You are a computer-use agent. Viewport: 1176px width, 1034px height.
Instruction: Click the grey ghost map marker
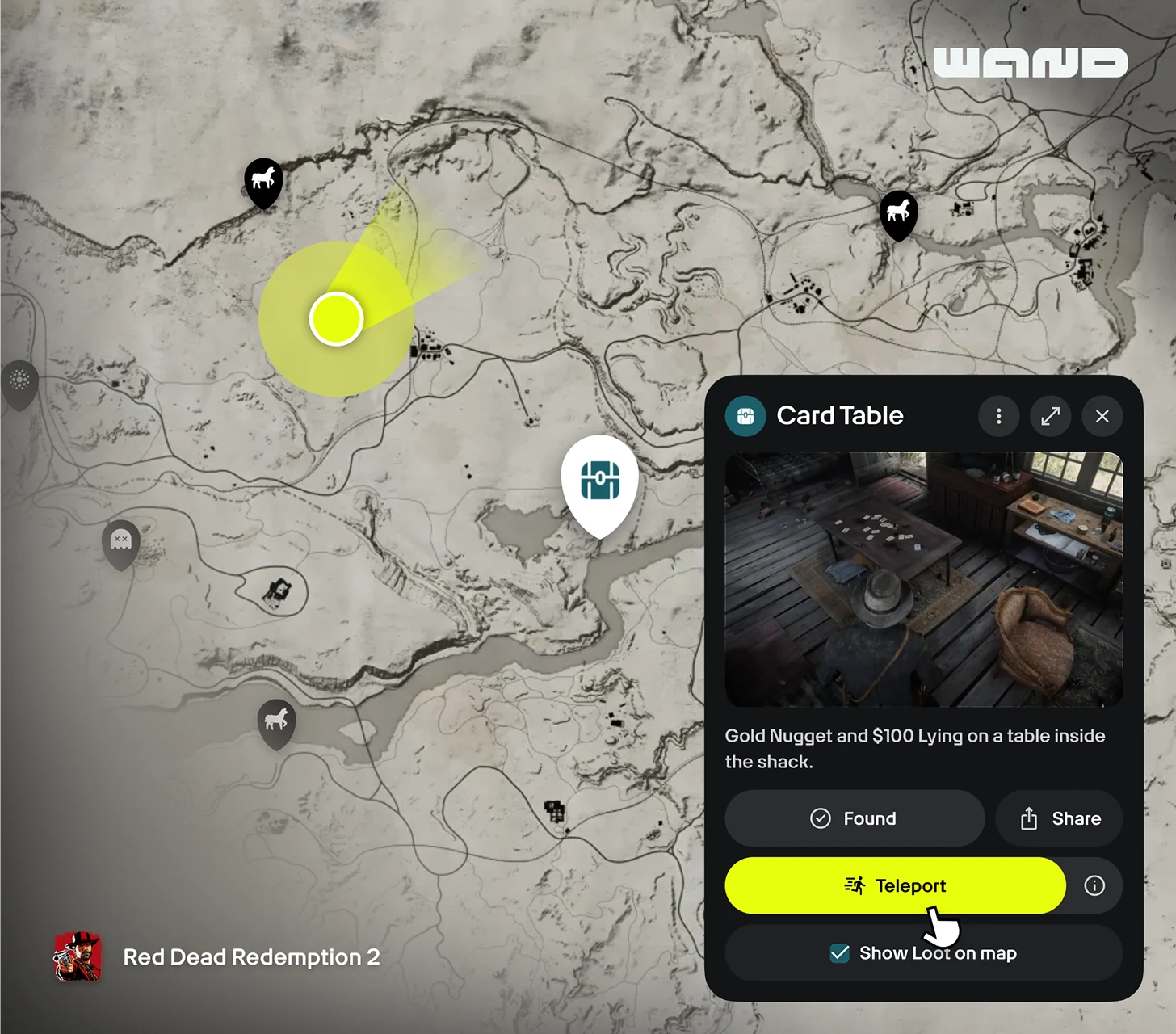pos(121,541)
